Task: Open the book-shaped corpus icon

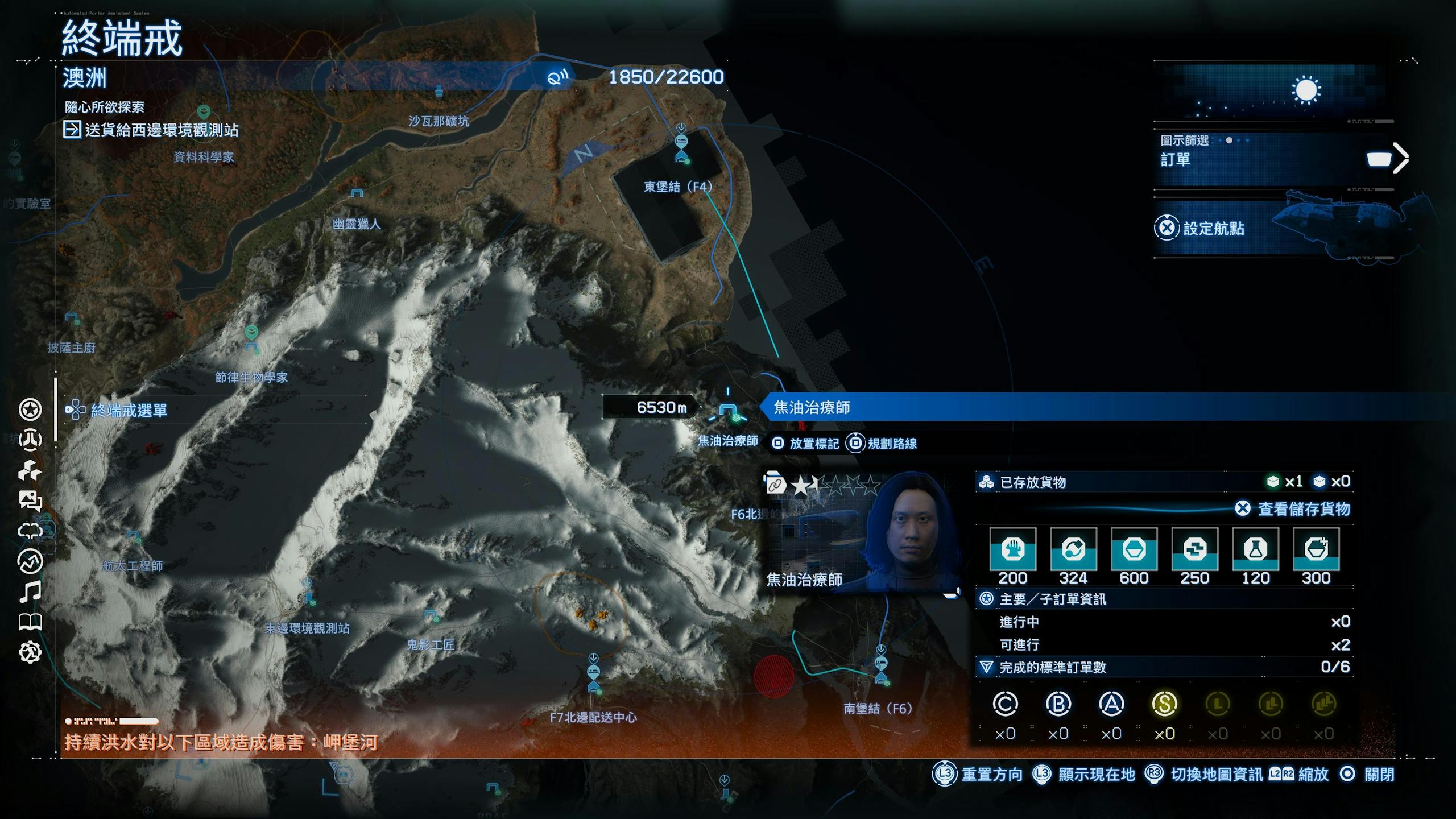Action: pos(30,622)
